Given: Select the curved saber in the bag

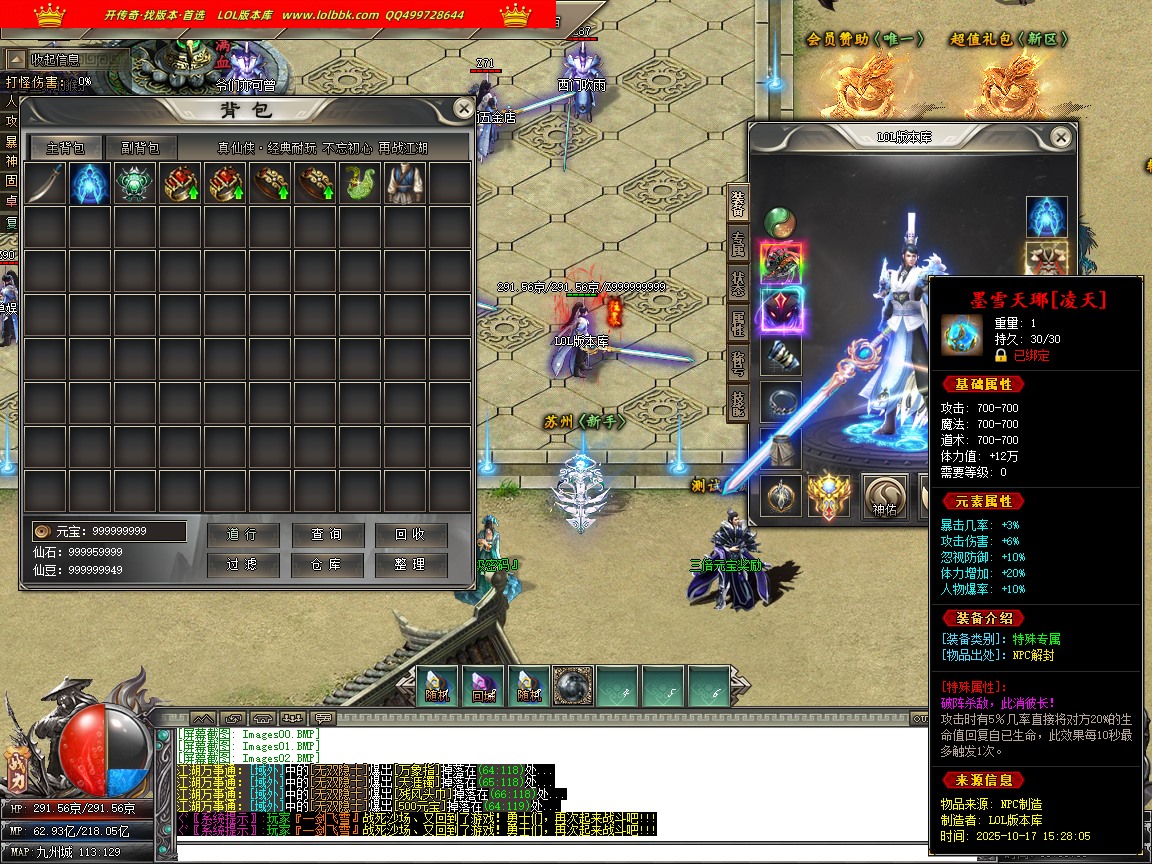Looking at the screenshot, I should [45, 184].
